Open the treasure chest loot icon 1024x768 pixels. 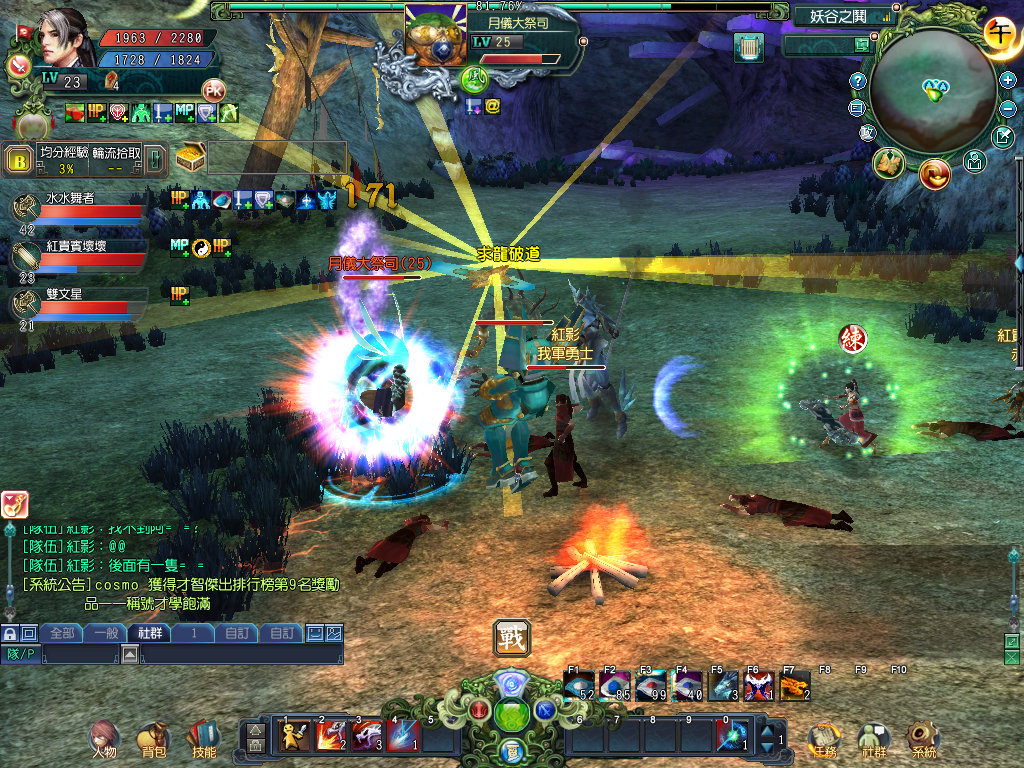pyautogui.click(x=190, y=158)
